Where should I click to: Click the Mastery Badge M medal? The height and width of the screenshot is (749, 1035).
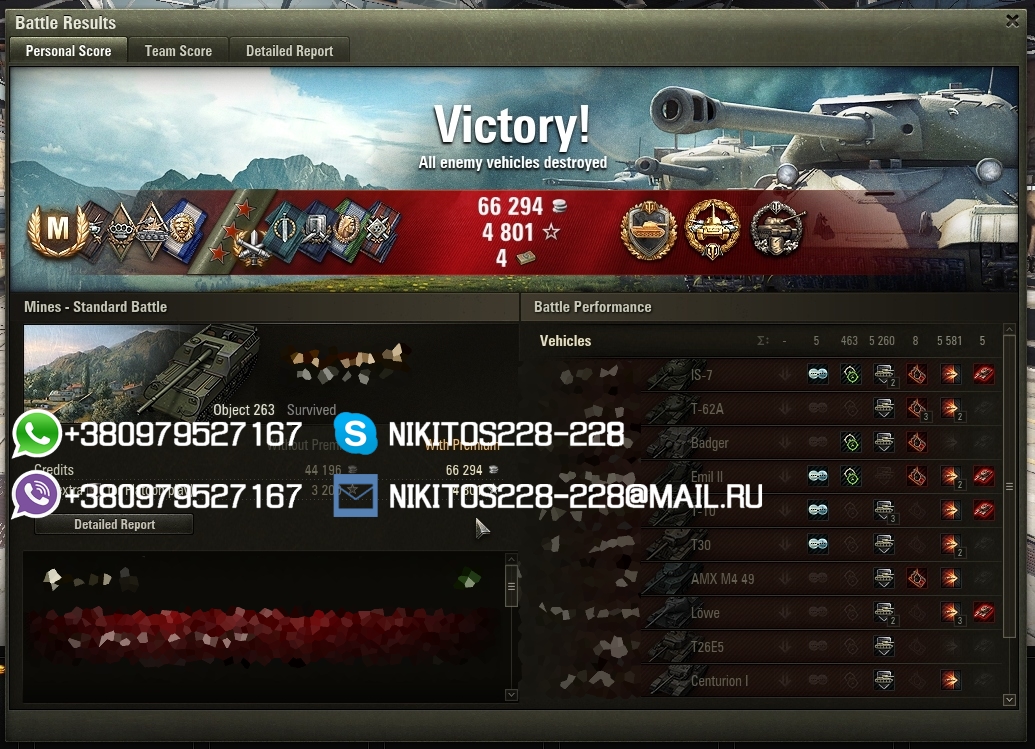(x=57, y=230)
